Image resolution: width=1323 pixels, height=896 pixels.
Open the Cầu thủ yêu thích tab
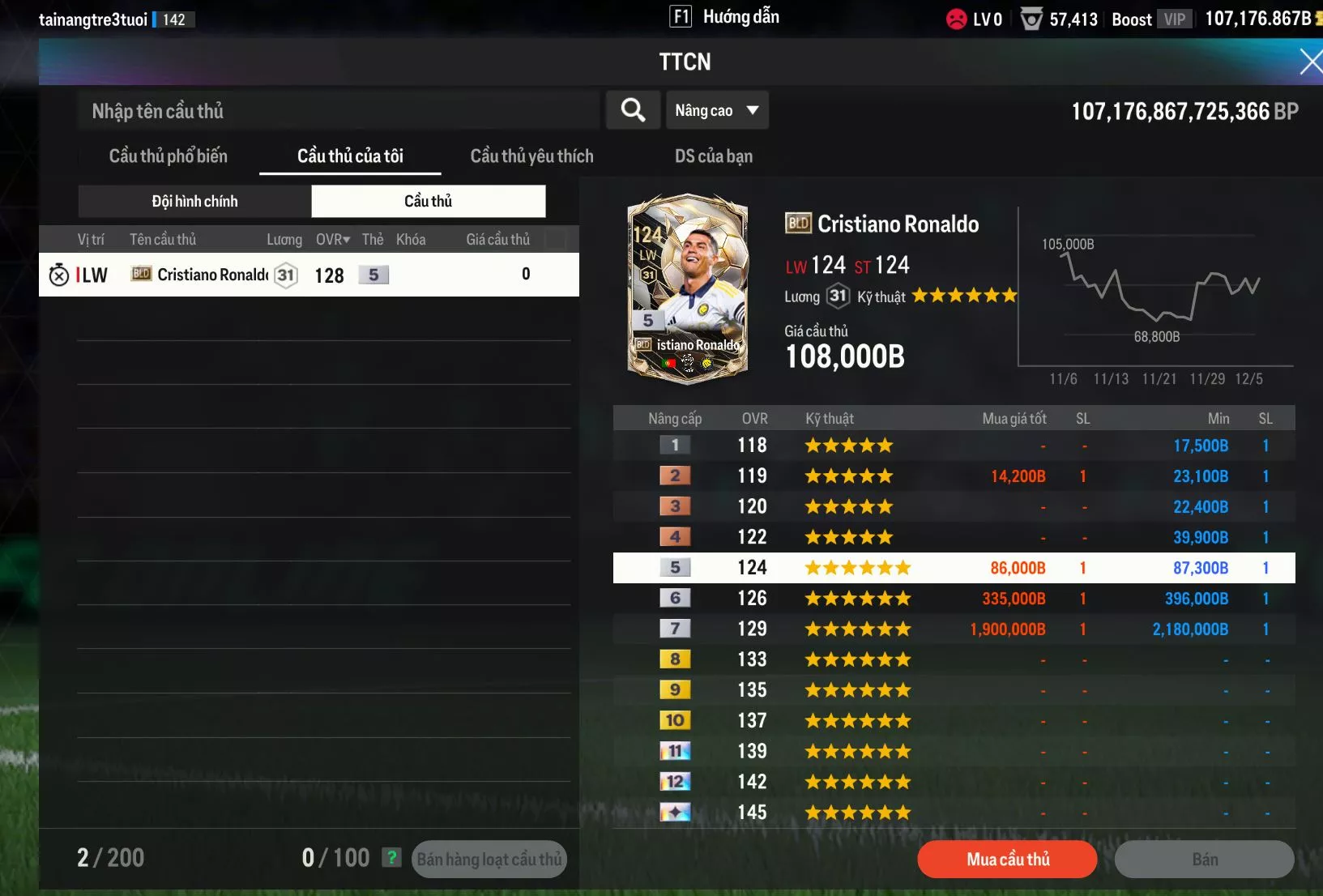(531, 156)
